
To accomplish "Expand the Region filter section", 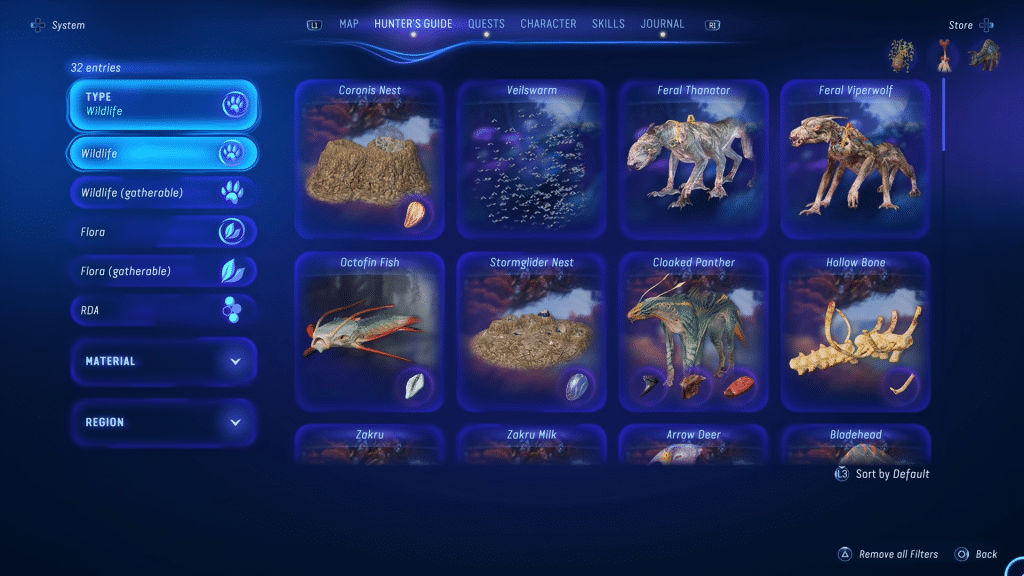I will (x=163, y=422).
